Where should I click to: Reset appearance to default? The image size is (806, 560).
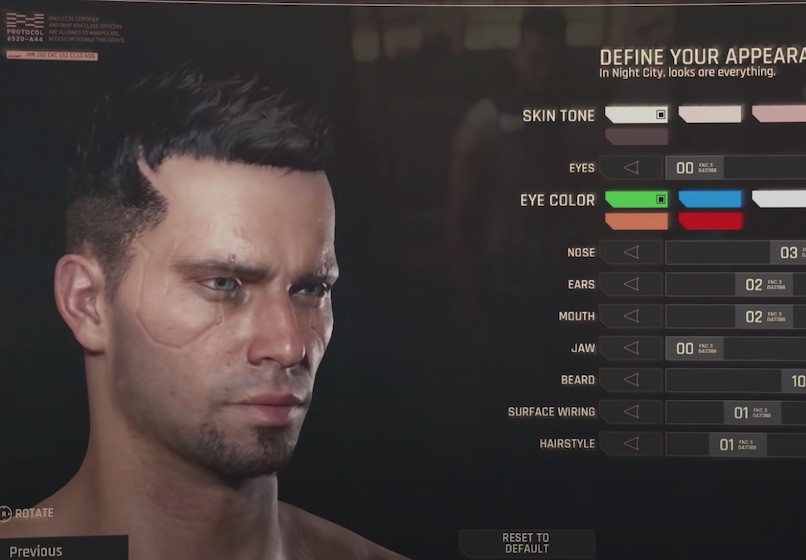526,543
